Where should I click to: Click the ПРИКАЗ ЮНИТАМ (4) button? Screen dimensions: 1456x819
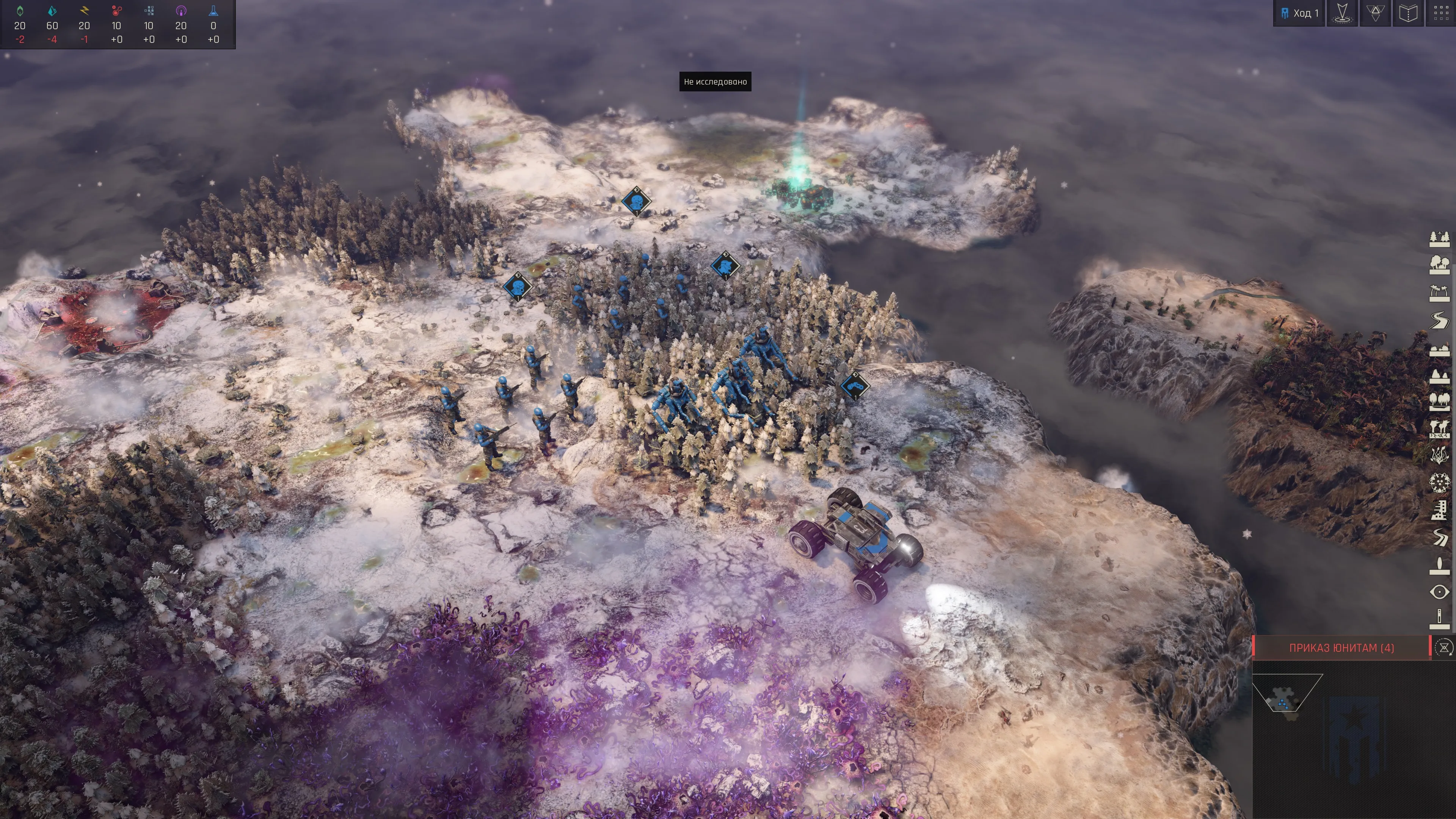1341,648
